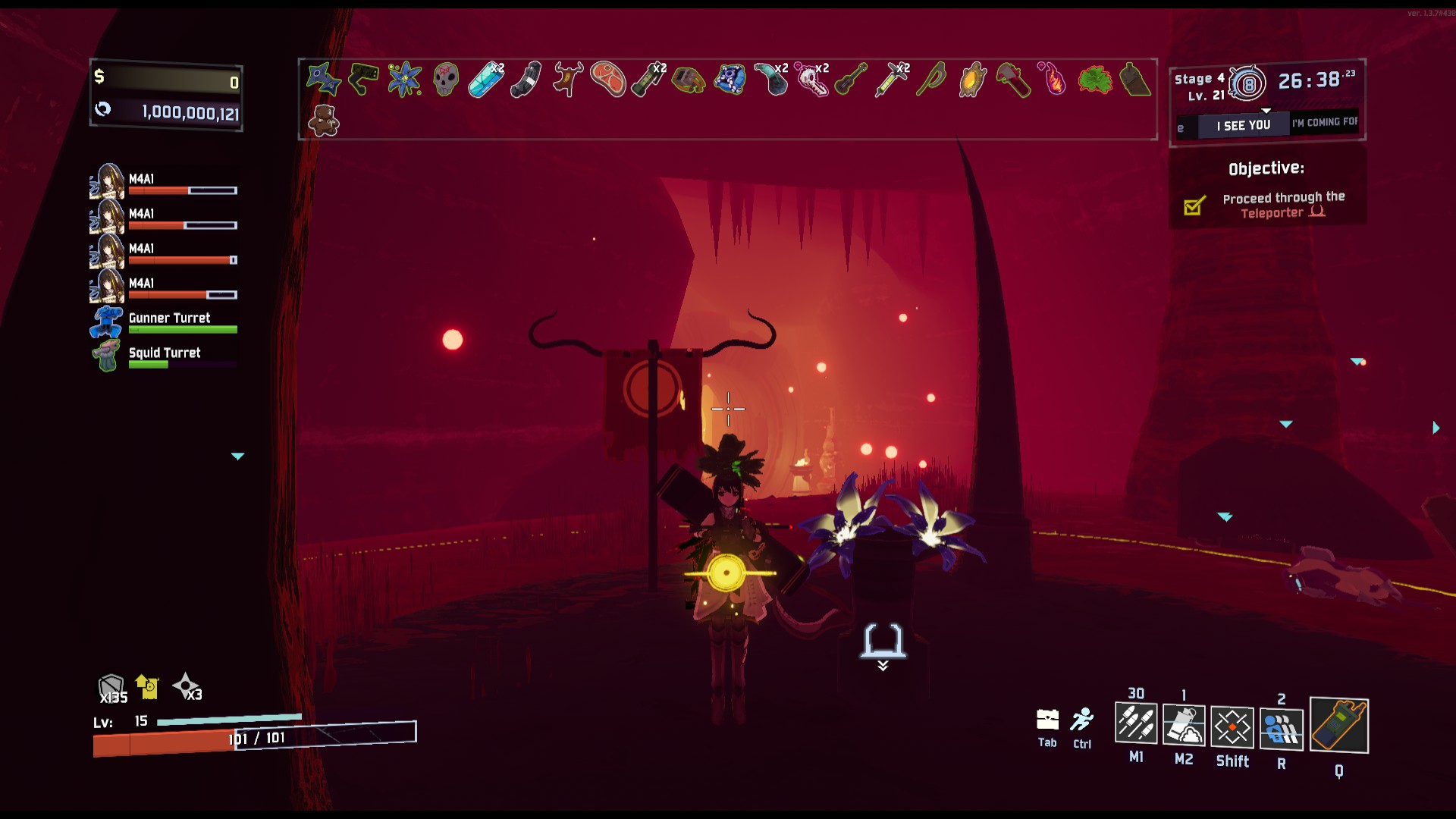Screen dimensions: 1456x819
Task: Select the syringe item icon
Action: [891, 79]
